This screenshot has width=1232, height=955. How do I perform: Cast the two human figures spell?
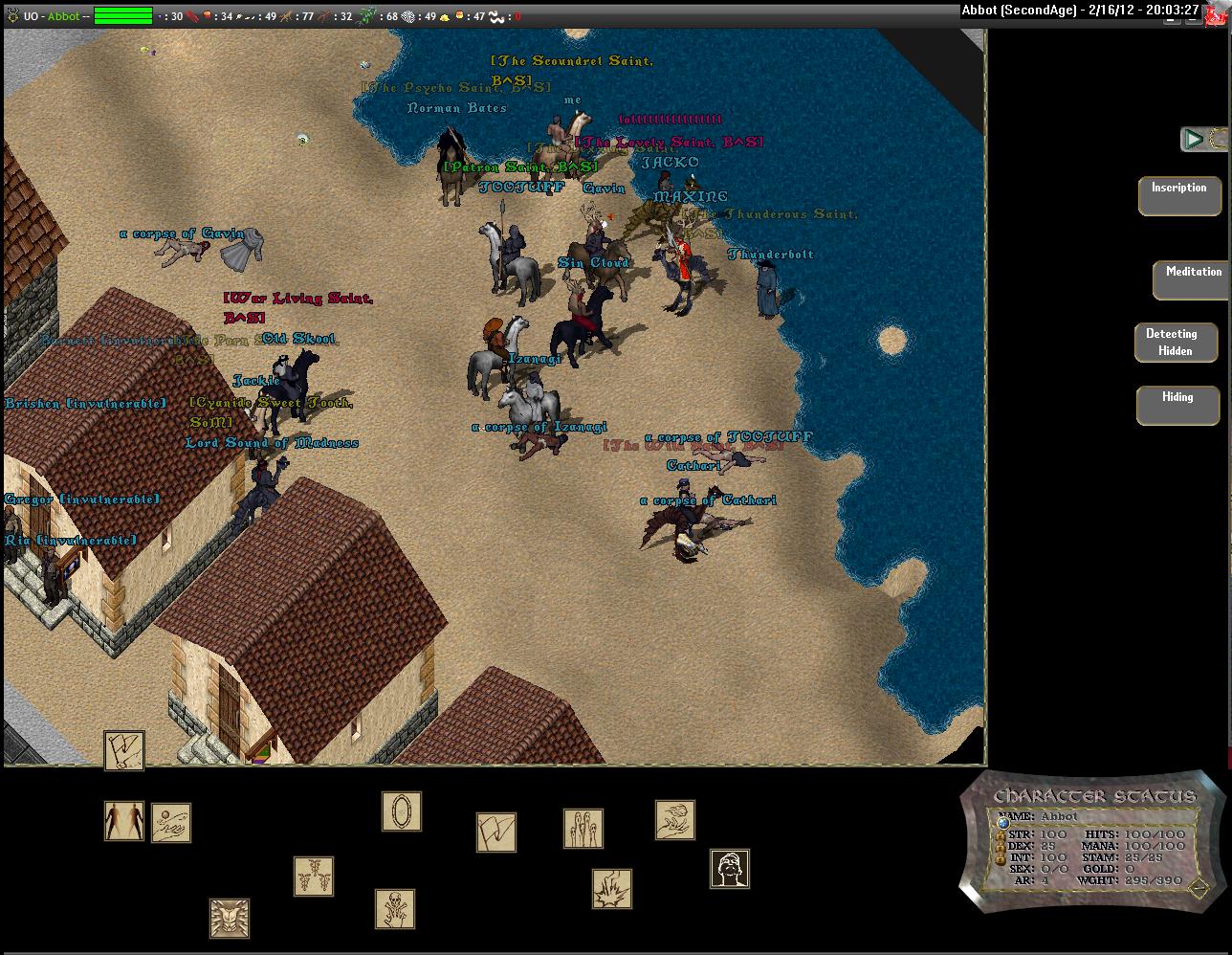coord(124,821)
